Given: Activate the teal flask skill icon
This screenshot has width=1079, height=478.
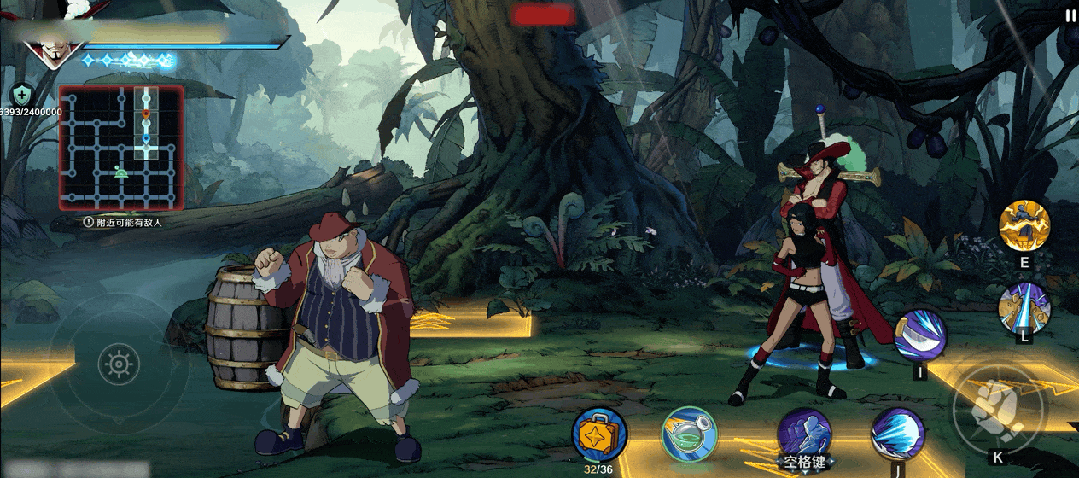Looking at the screenshot, I should pyautogui.click(x=689, y=432).
